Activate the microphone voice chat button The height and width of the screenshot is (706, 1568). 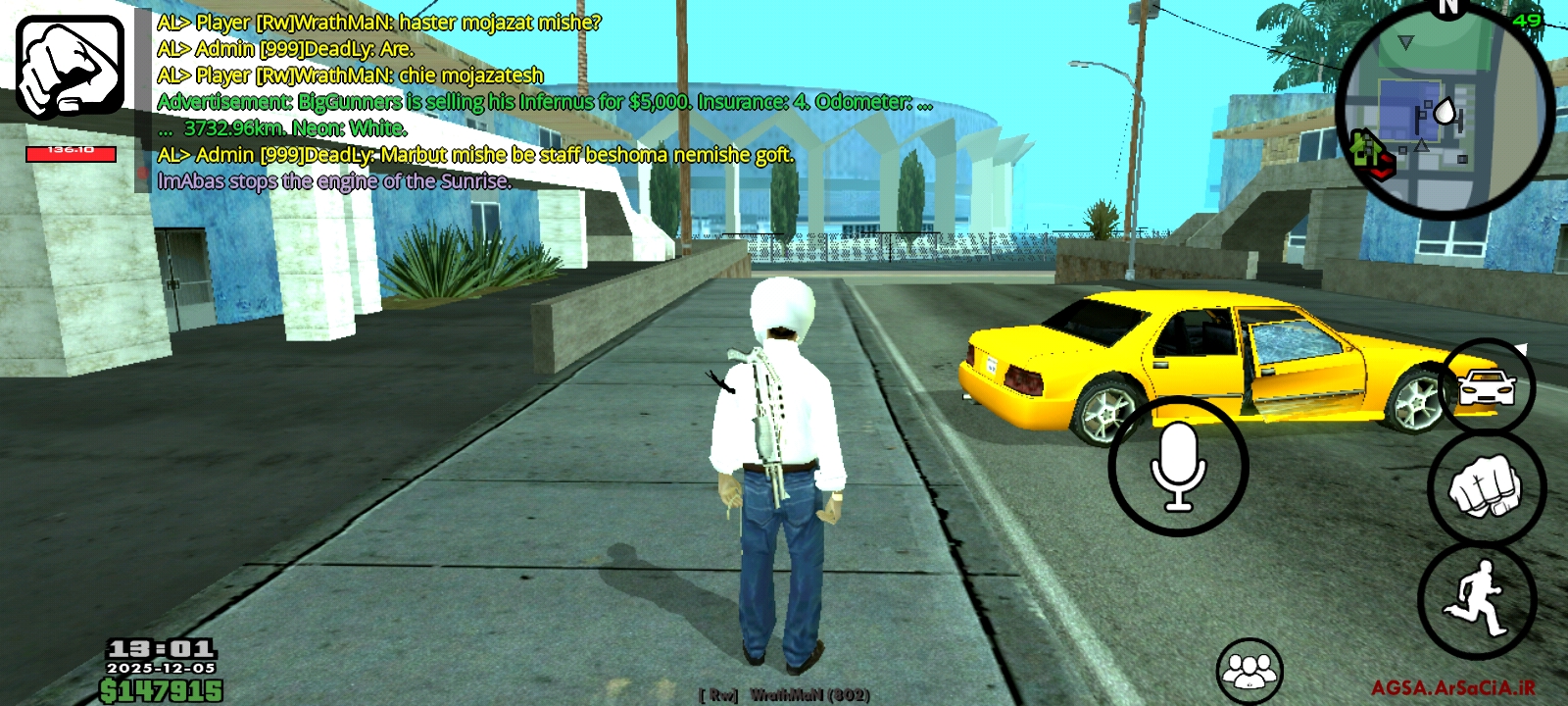tap(1178, 467)
